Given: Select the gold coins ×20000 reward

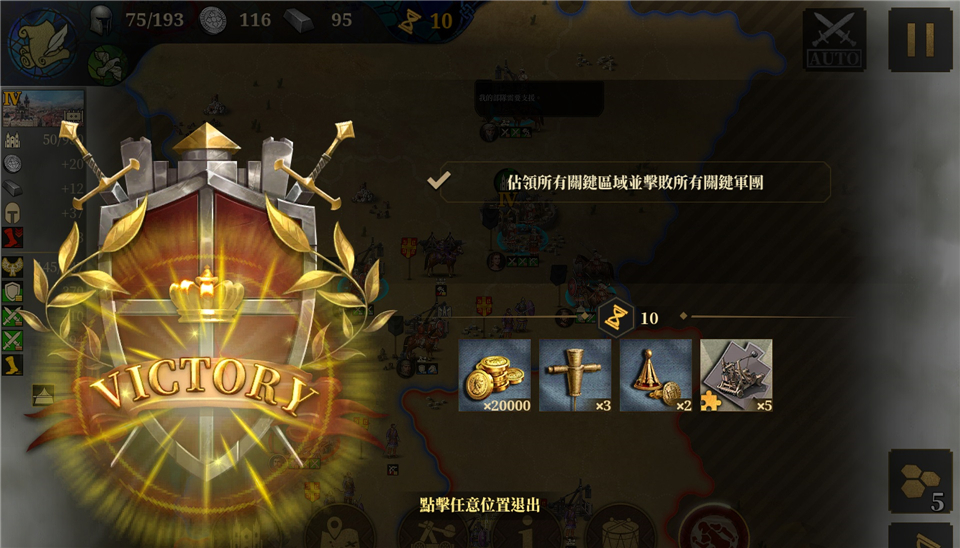Looking at the screenshot, I should 495,375.
